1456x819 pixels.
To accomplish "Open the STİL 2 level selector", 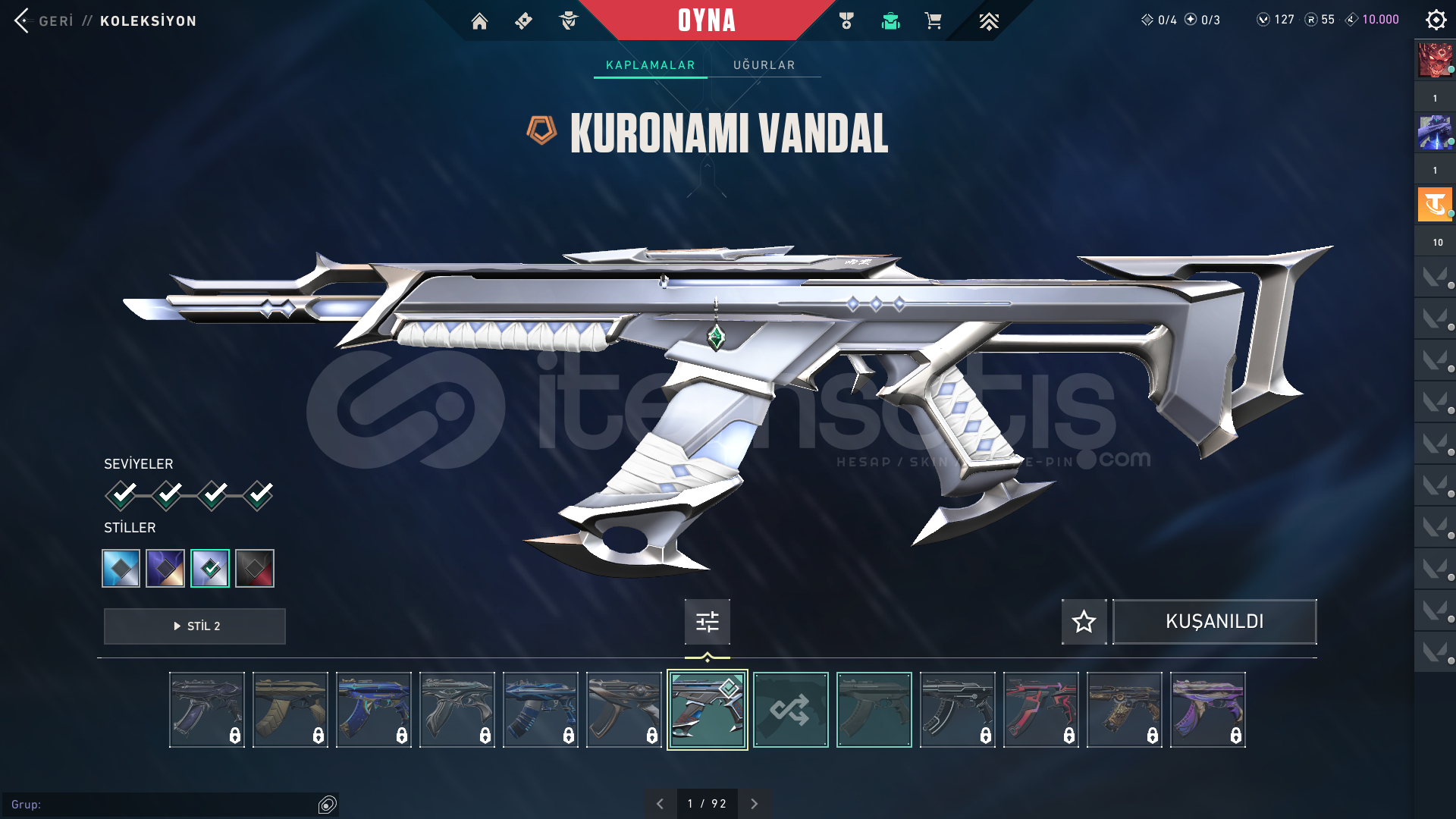I will 194,626.
